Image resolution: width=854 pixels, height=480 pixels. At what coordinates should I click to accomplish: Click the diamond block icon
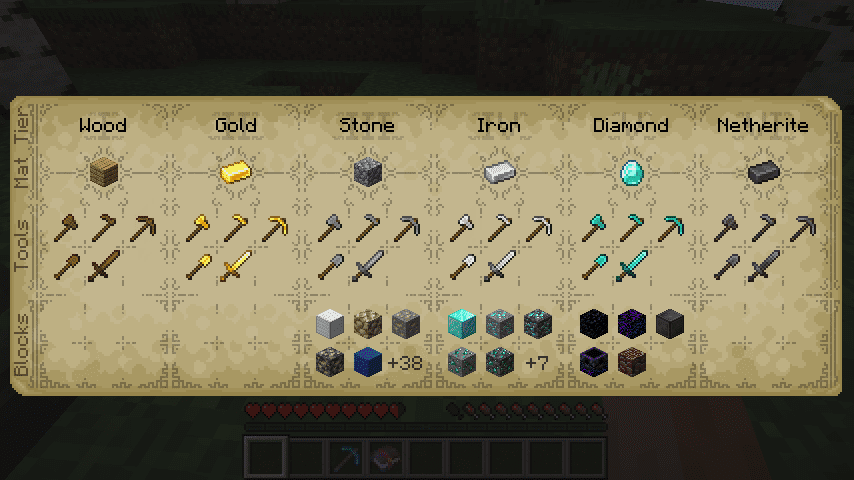click(461, 323)
